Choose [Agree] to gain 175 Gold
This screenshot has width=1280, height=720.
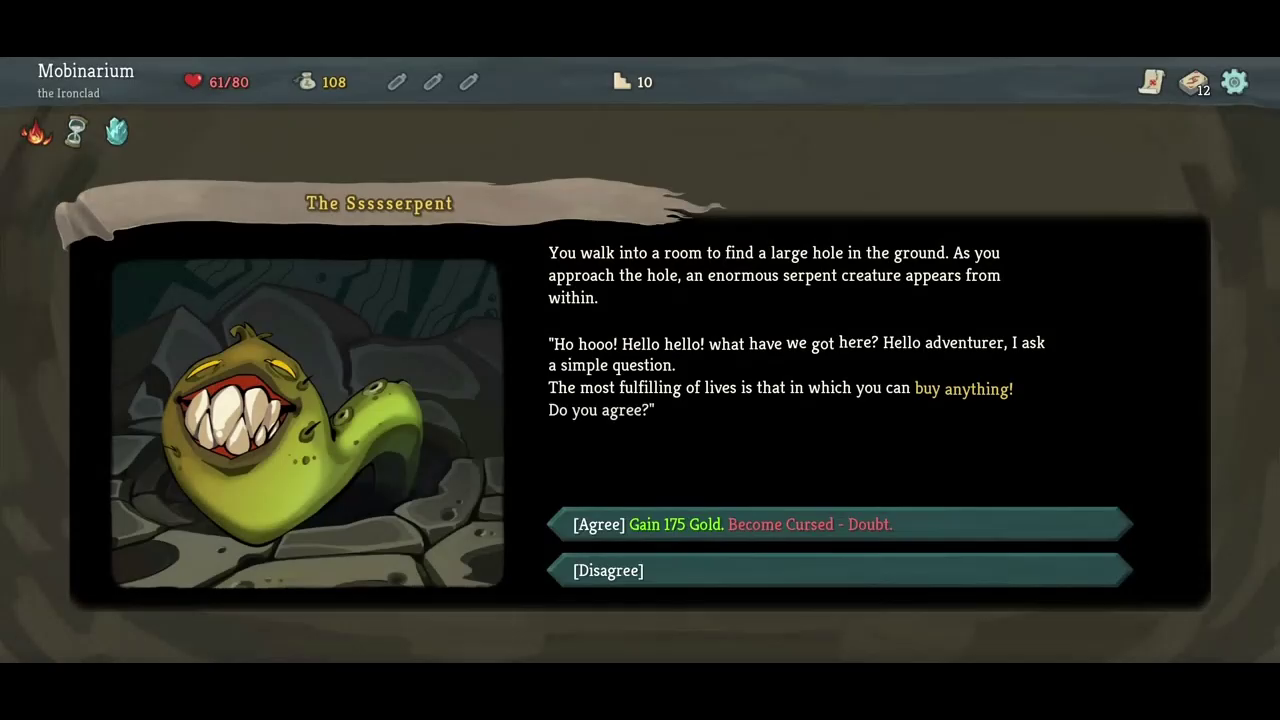[838, 524]
